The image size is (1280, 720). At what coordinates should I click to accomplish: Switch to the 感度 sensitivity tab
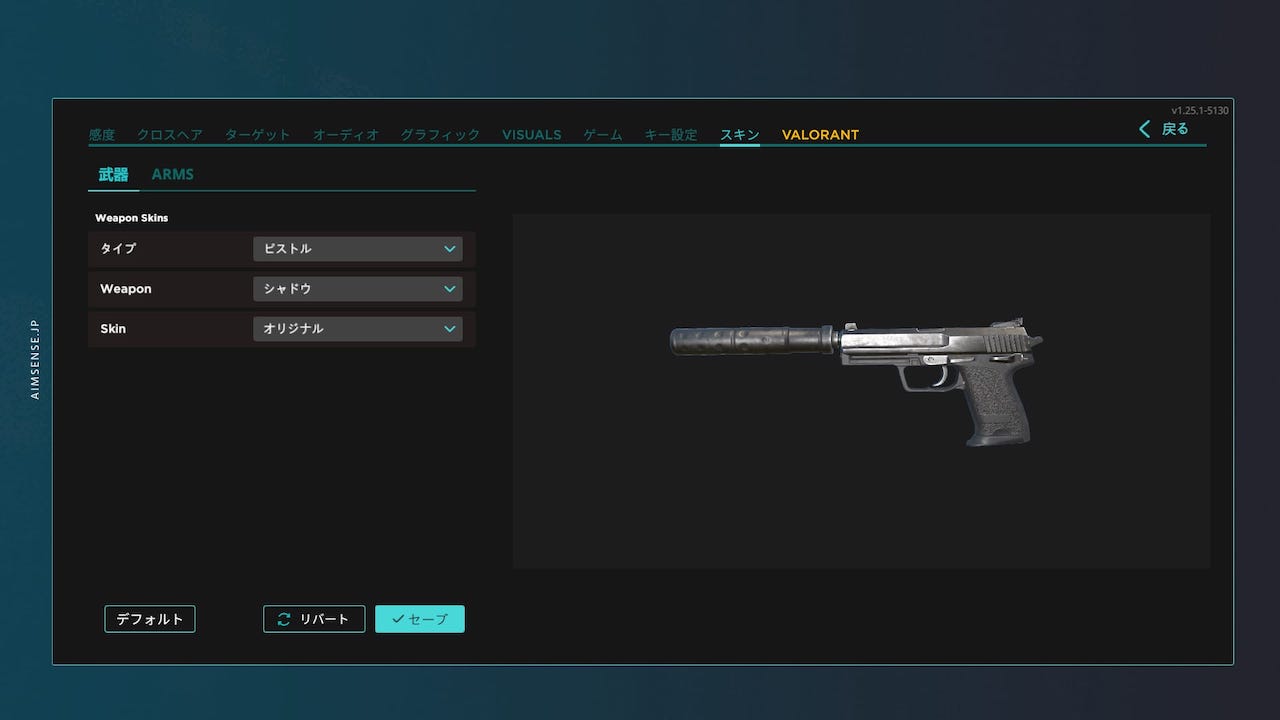(x=101, y=134)
